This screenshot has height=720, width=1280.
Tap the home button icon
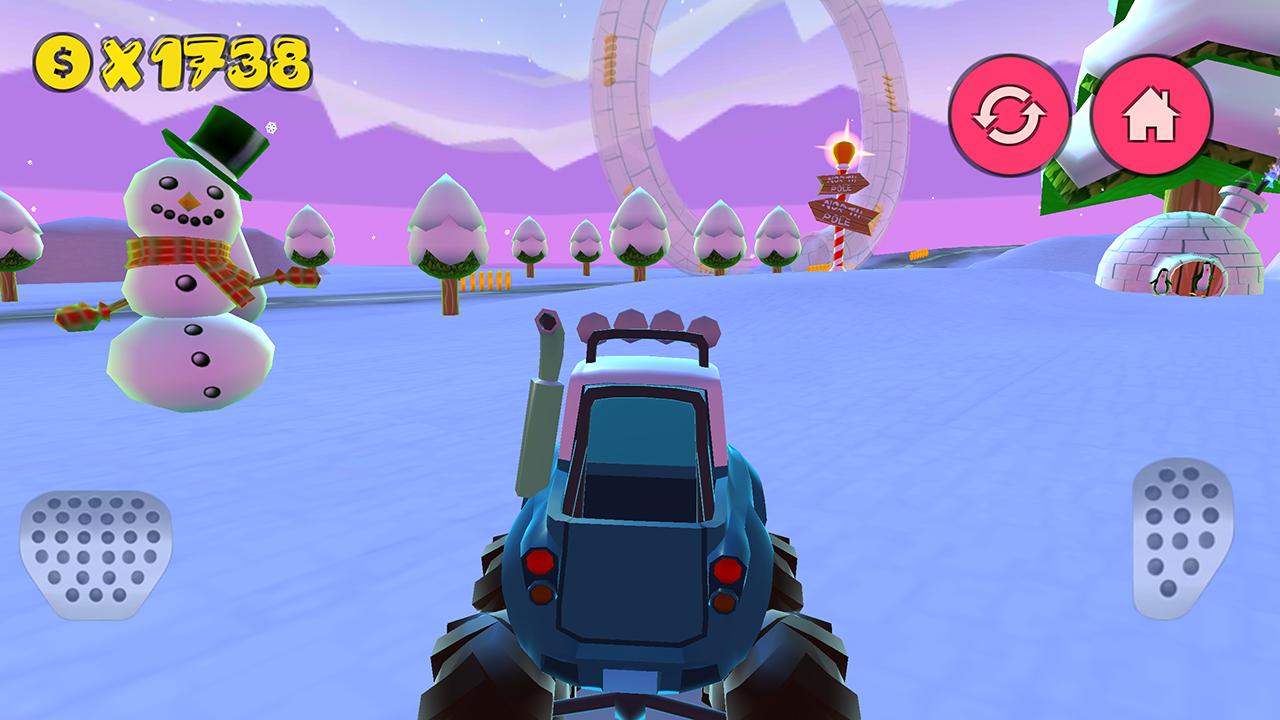pyautogui.click(x=1152, y=111)
